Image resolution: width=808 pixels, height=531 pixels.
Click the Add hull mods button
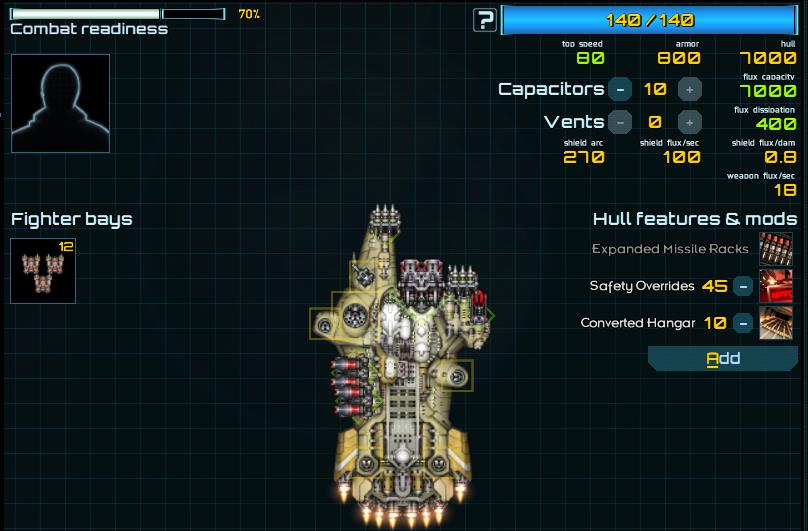pyautogui.click(x=723, y=359)
